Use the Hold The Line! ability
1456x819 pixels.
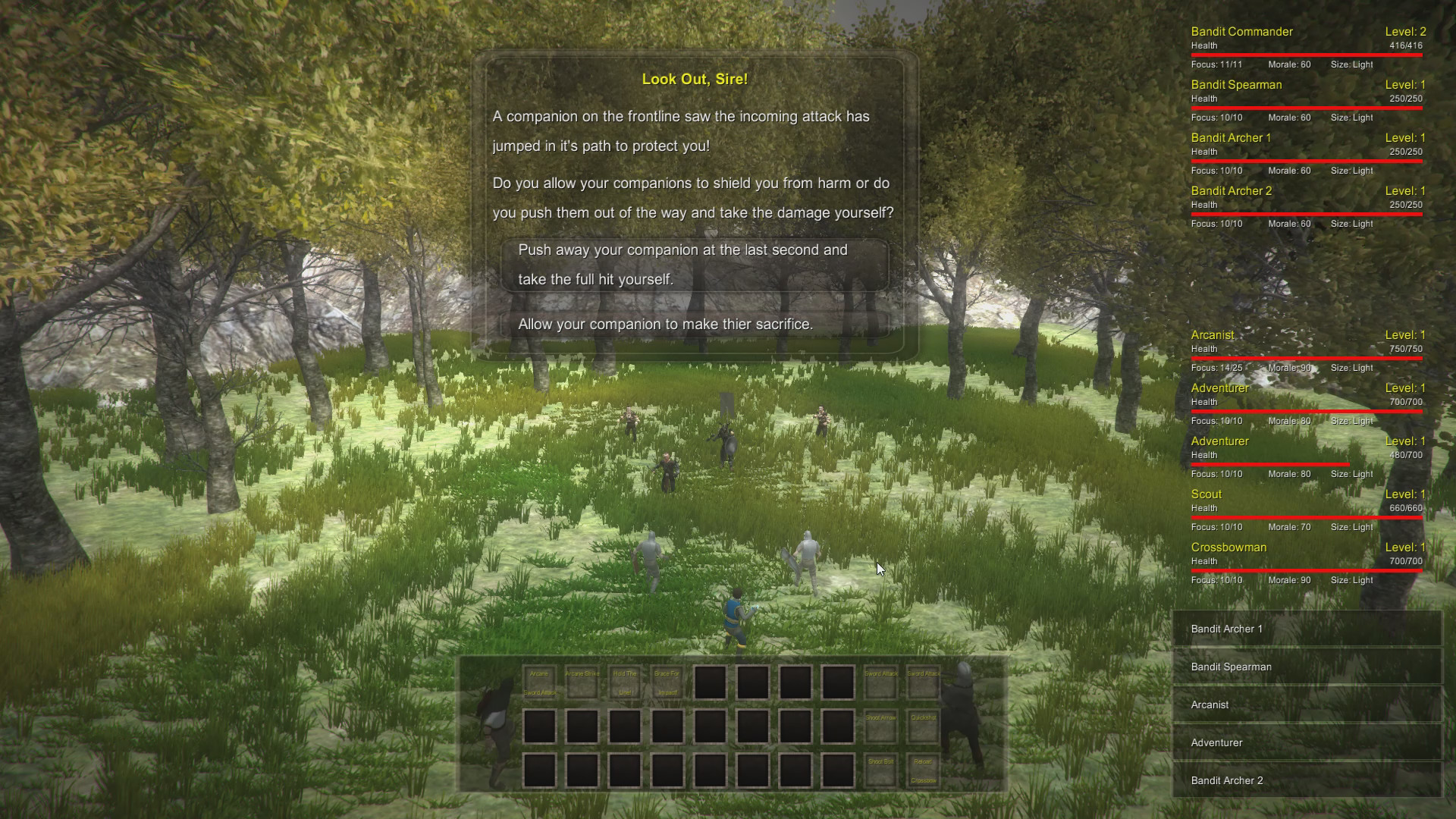(x=625, y=681)
